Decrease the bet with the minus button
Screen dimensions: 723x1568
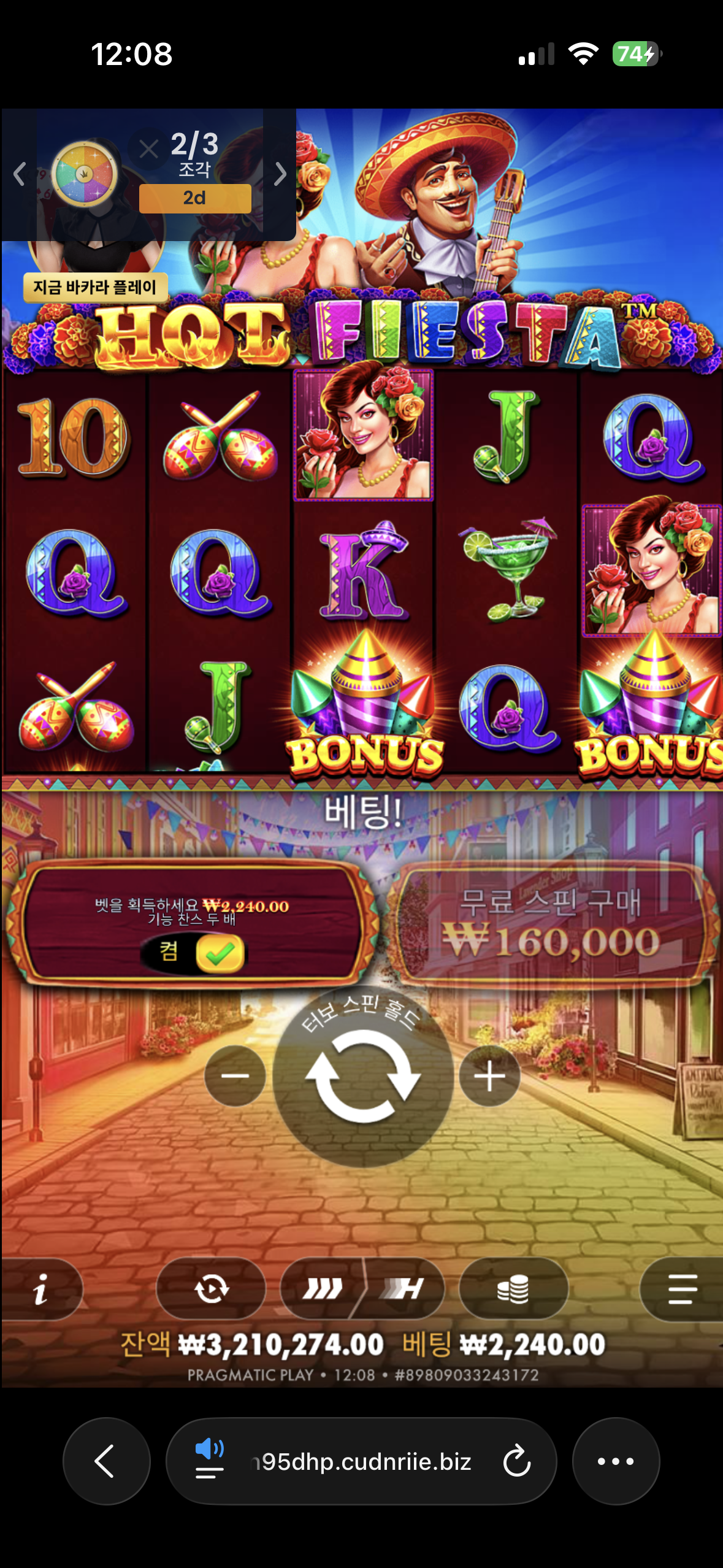point(235,1076)
